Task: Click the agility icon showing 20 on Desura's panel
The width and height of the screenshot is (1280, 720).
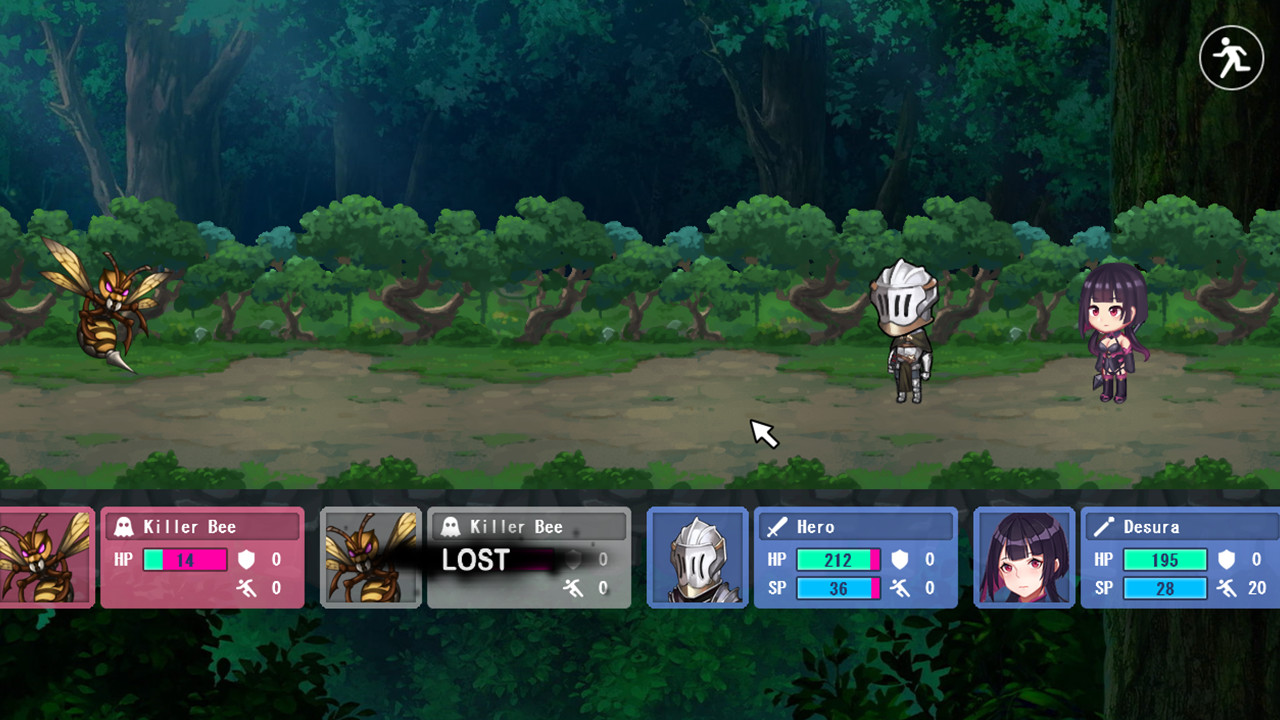Action: coord(1227,589)
